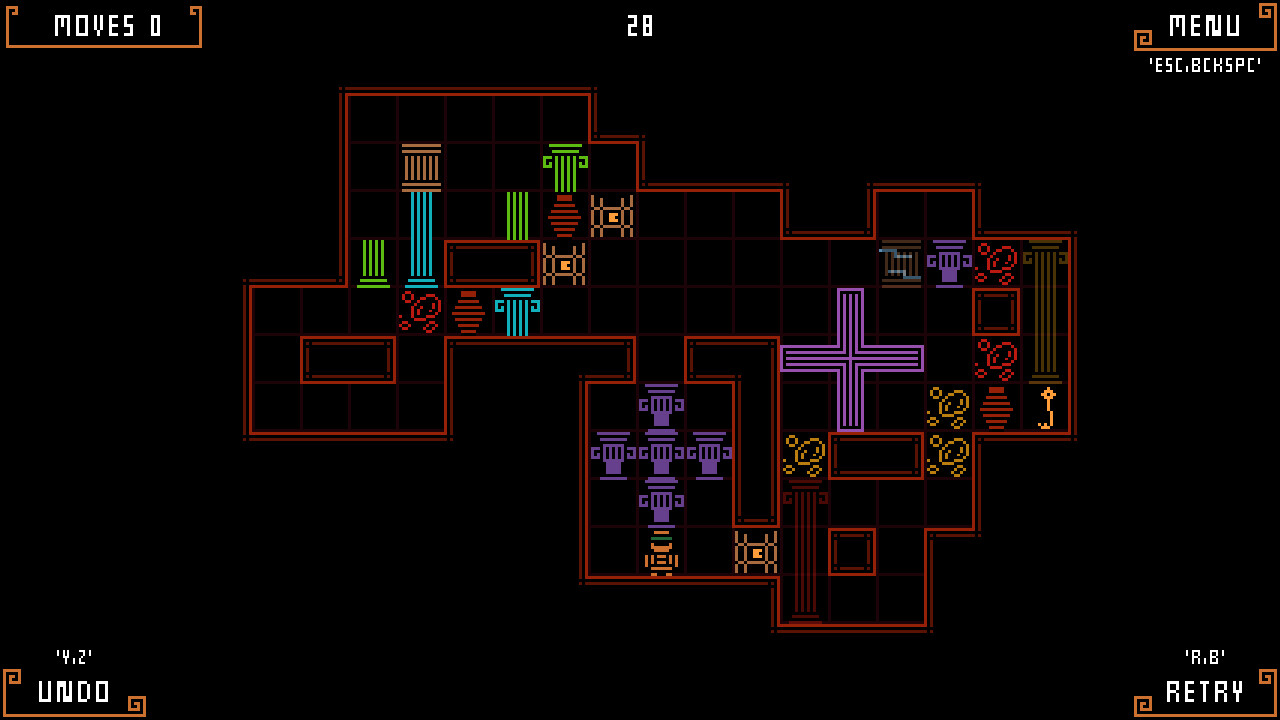
Task: Click the purple pedestal near the top right
Action: click(x=947, y=263)
